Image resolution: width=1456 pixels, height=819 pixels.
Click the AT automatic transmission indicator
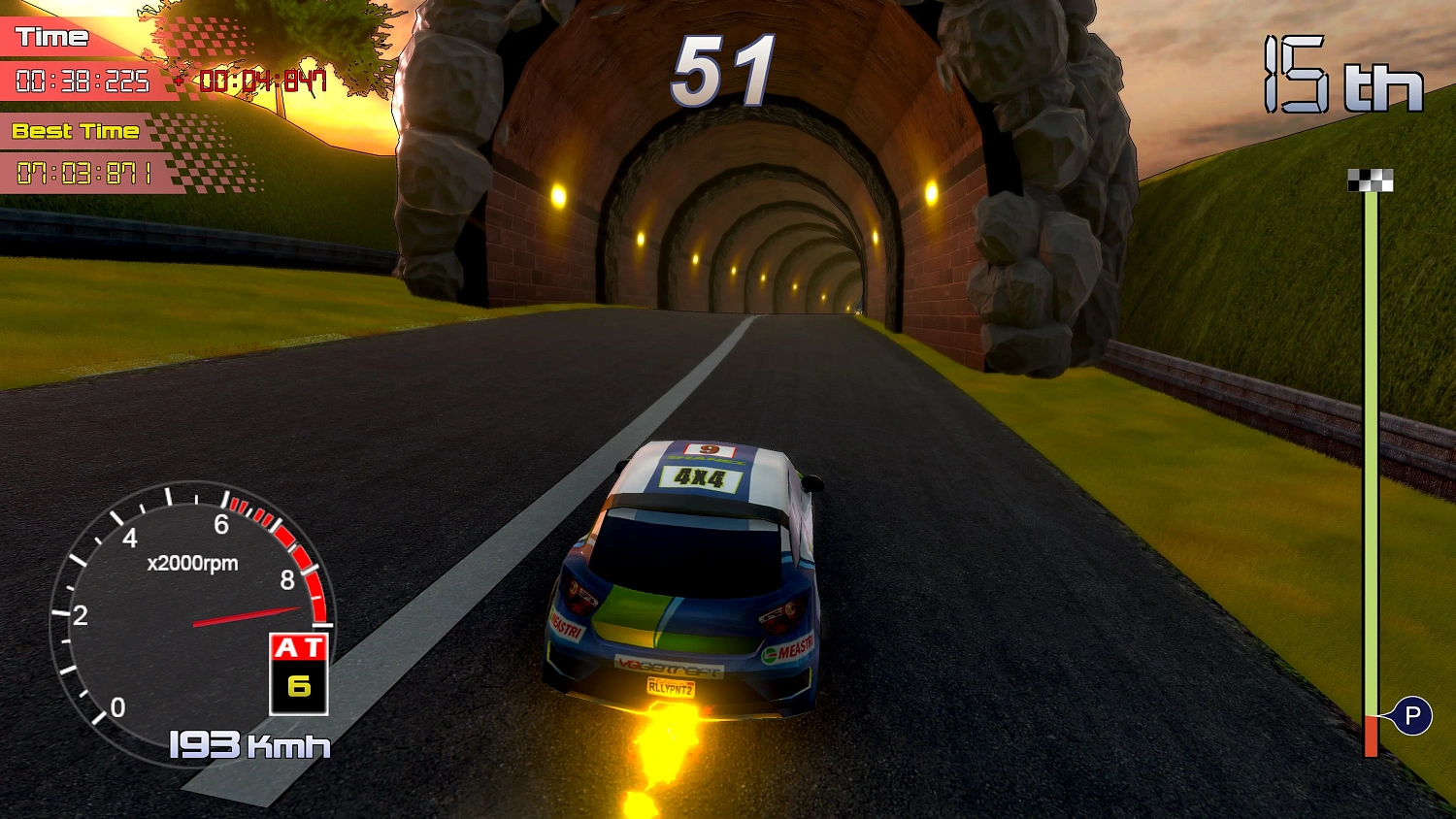tap(296, 645)
